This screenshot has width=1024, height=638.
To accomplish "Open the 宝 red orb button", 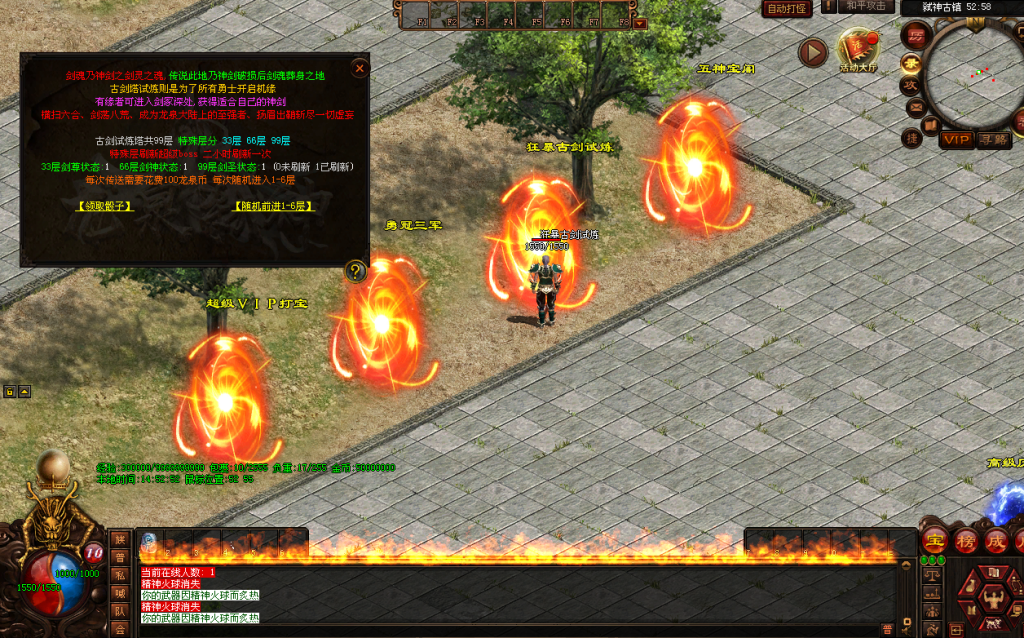I will click(935, 540).
